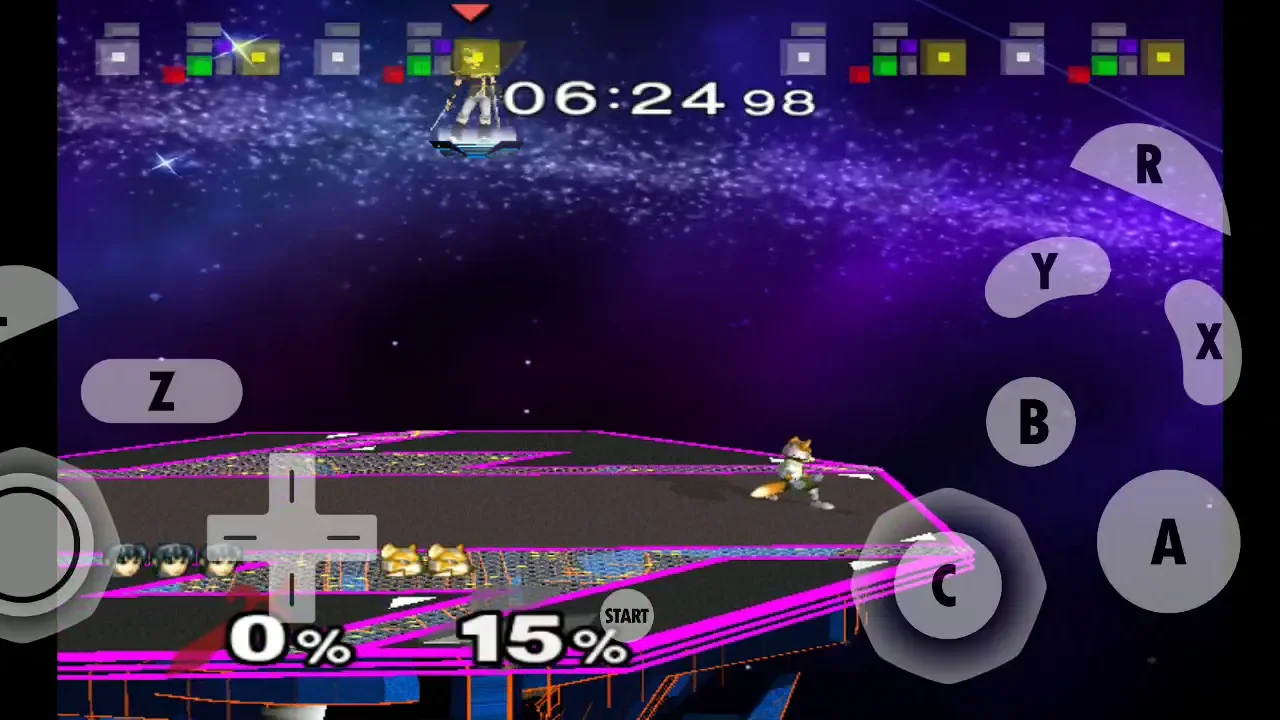
Task: Tap the on-screen D-pad cross
Action: [292, 537]
